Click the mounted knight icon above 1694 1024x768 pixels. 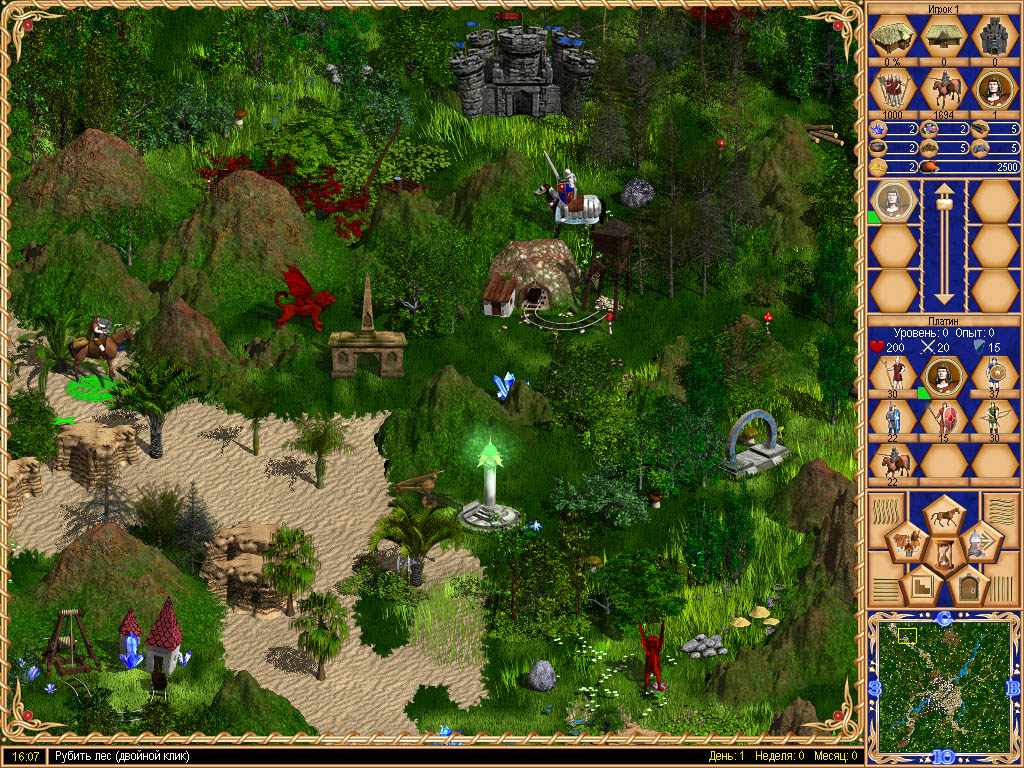[943, 90]
